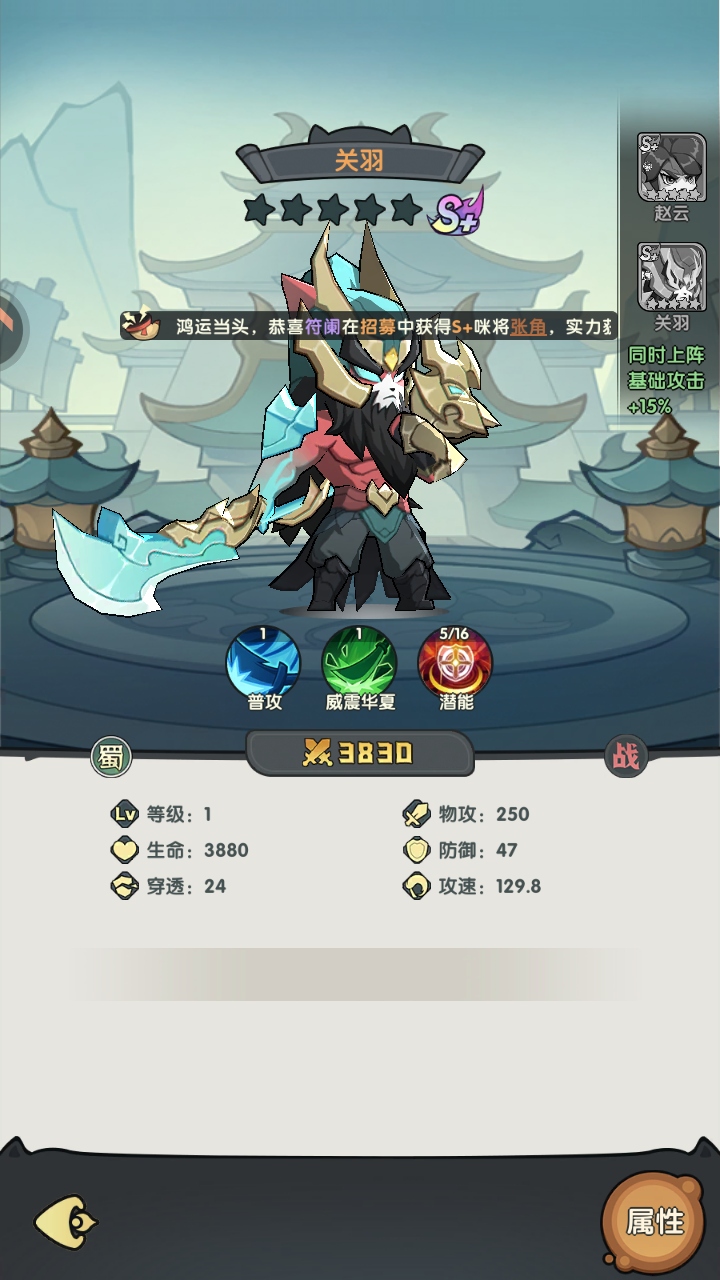Click the 战 role badge
Screen dimensions: 720x1280
tap(626, 757)
